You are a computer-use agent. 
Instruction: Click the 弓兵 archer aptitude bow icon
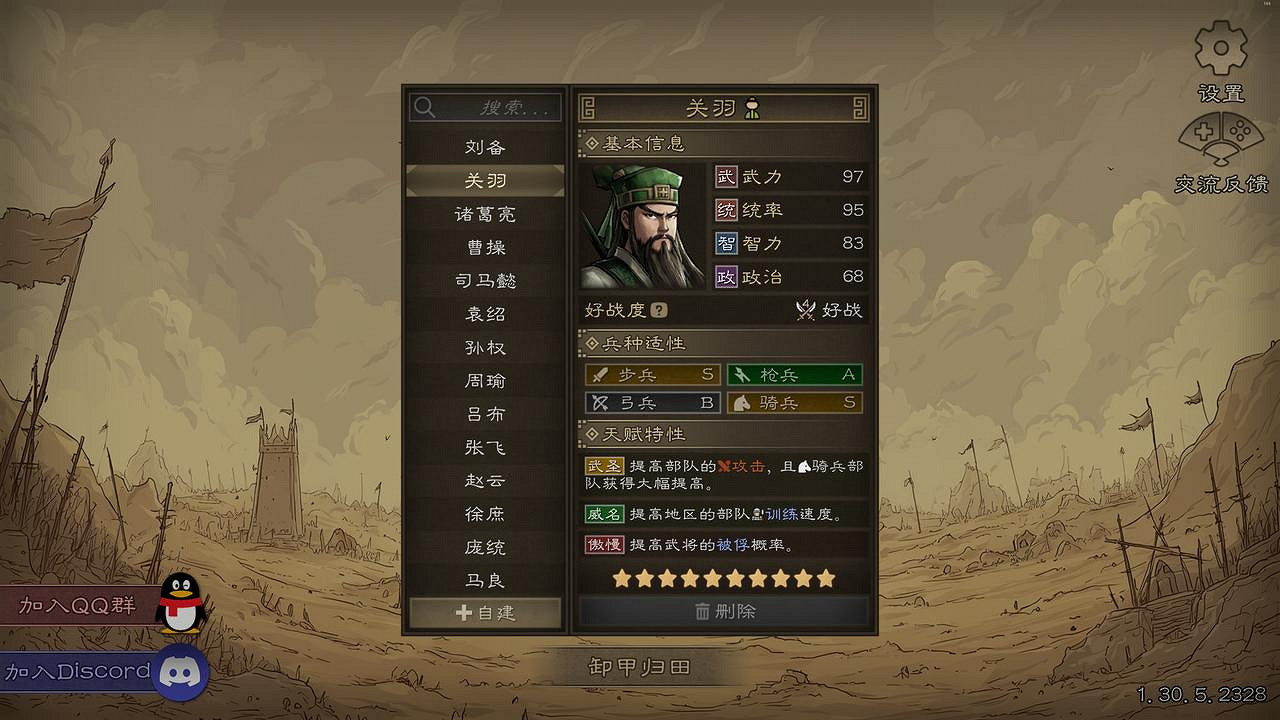pyautogui.click(x=600, y=404)
